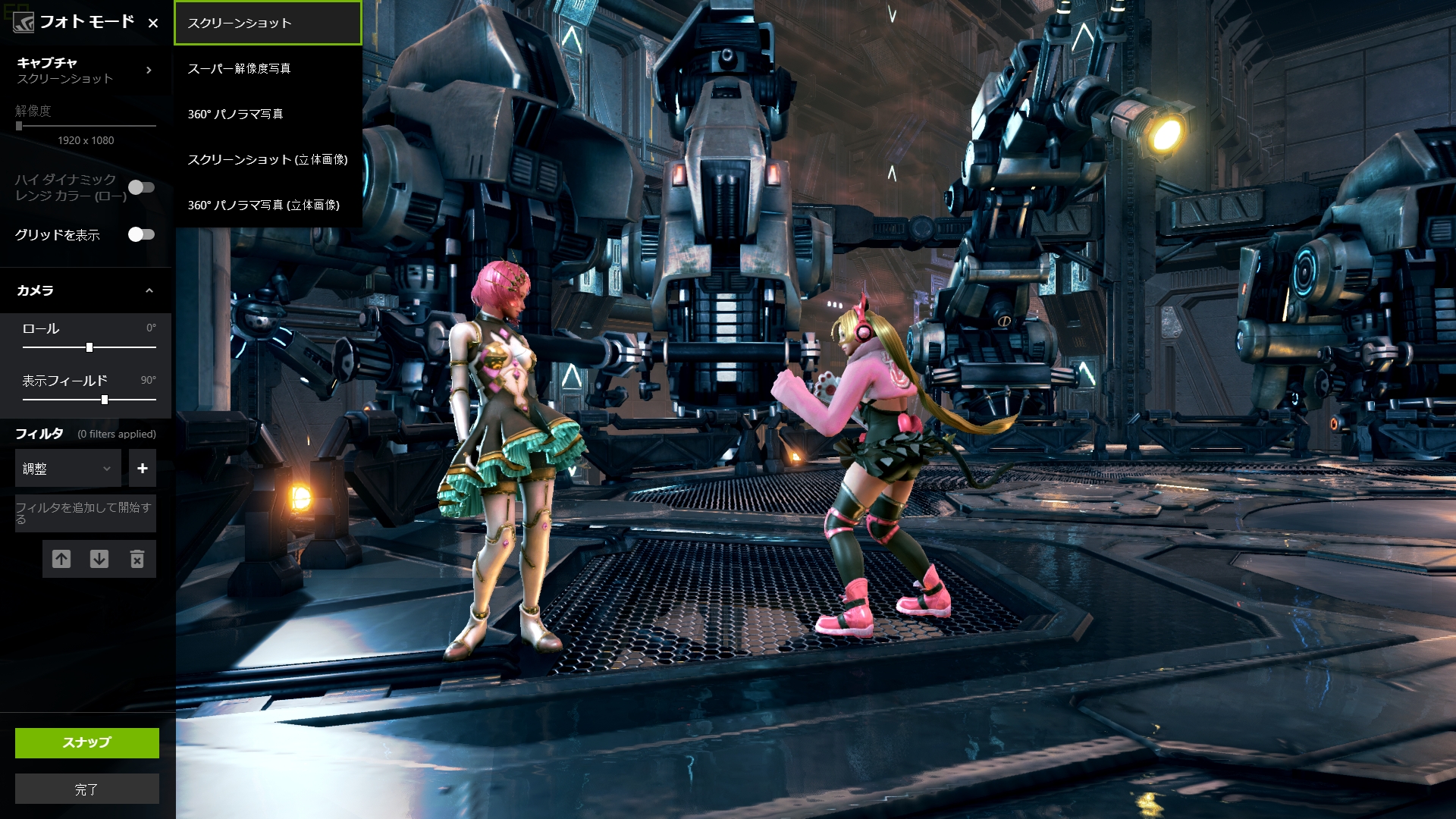Select 360° パノラマ写真 (立体画像) option

pyautogui.click(x=267, y=205)
